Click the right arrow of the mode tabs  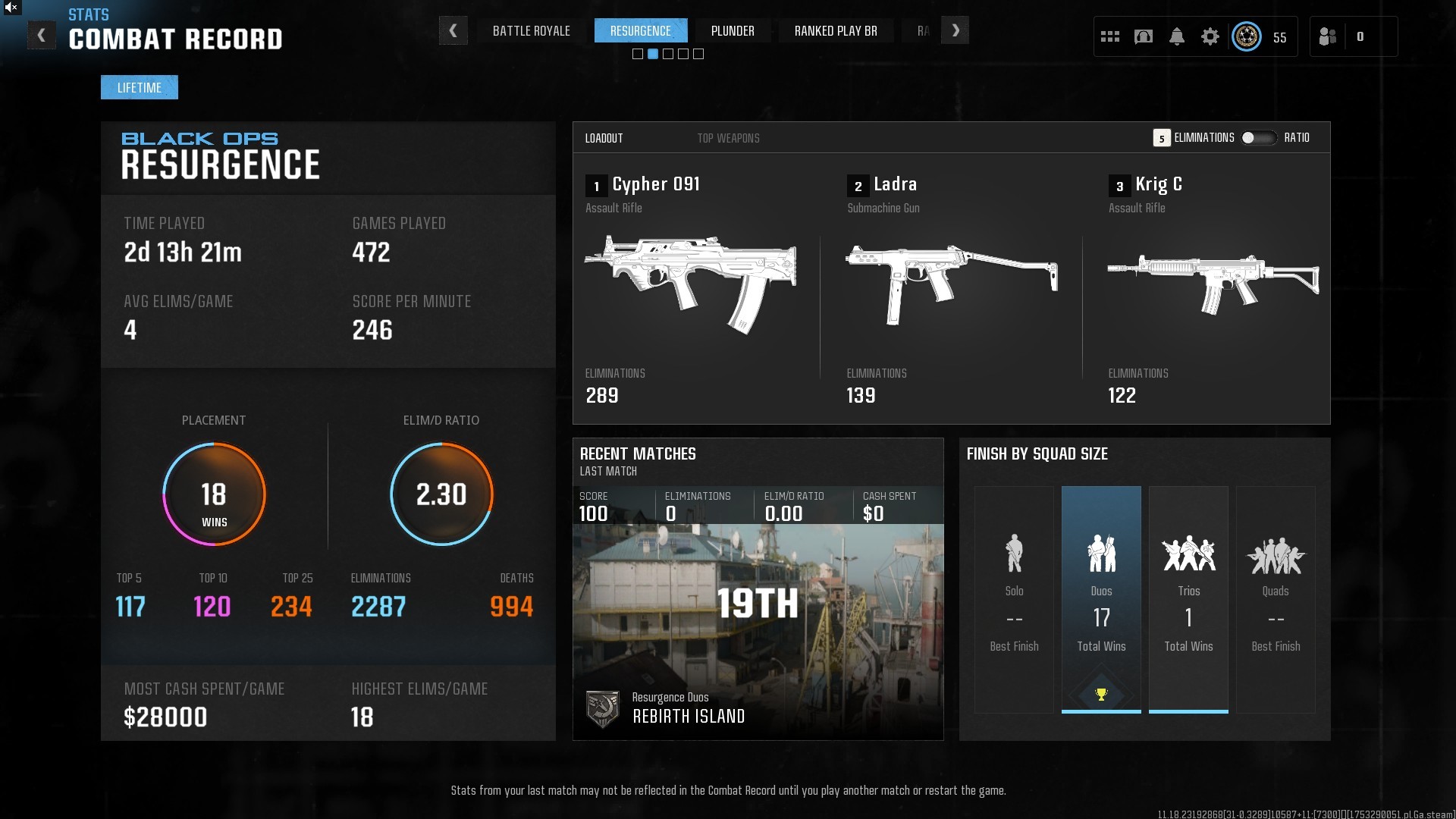pyautogui.click(x=955, y=31)
